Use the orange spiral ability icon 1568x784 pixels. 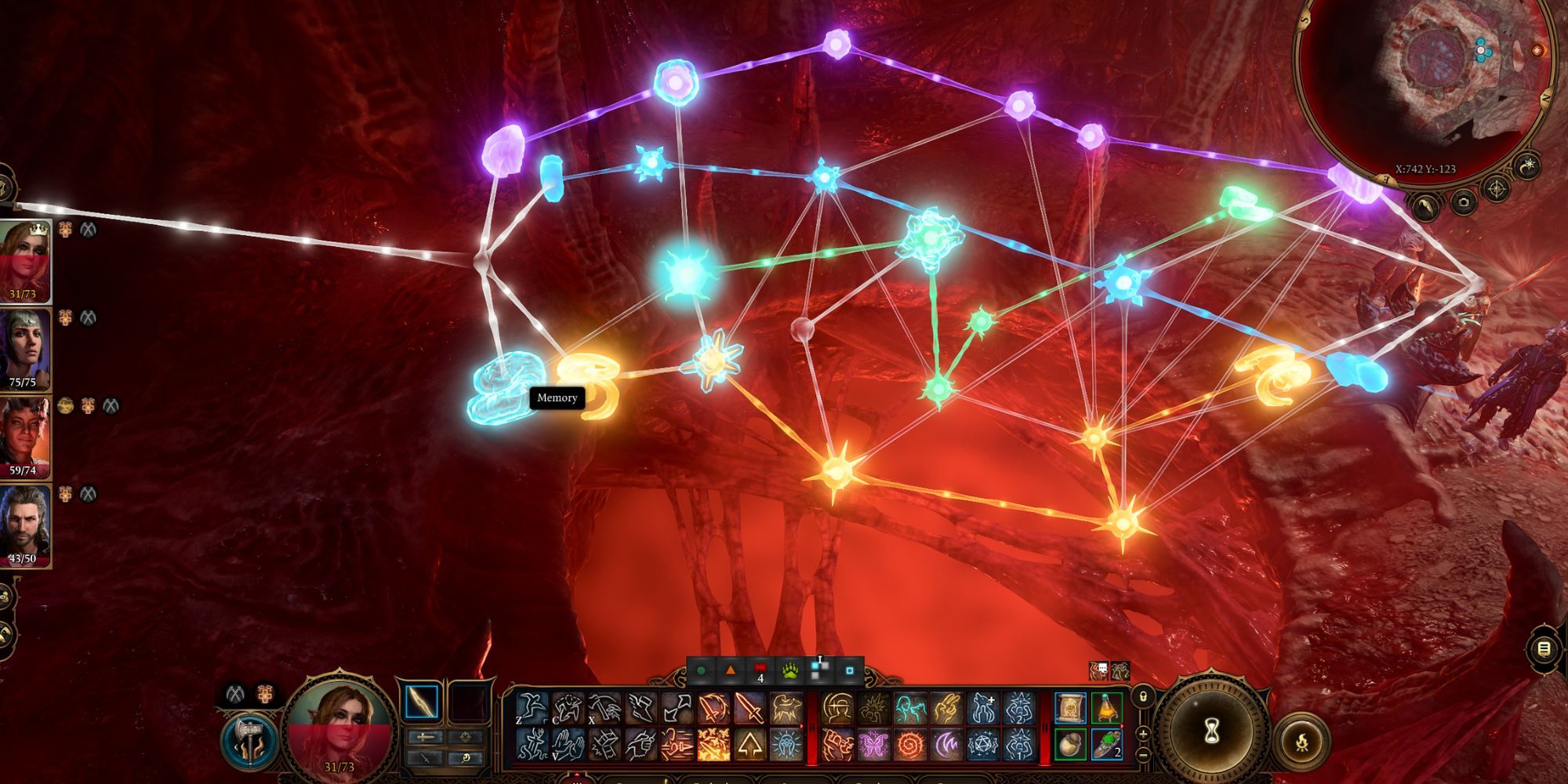[909, 744]
